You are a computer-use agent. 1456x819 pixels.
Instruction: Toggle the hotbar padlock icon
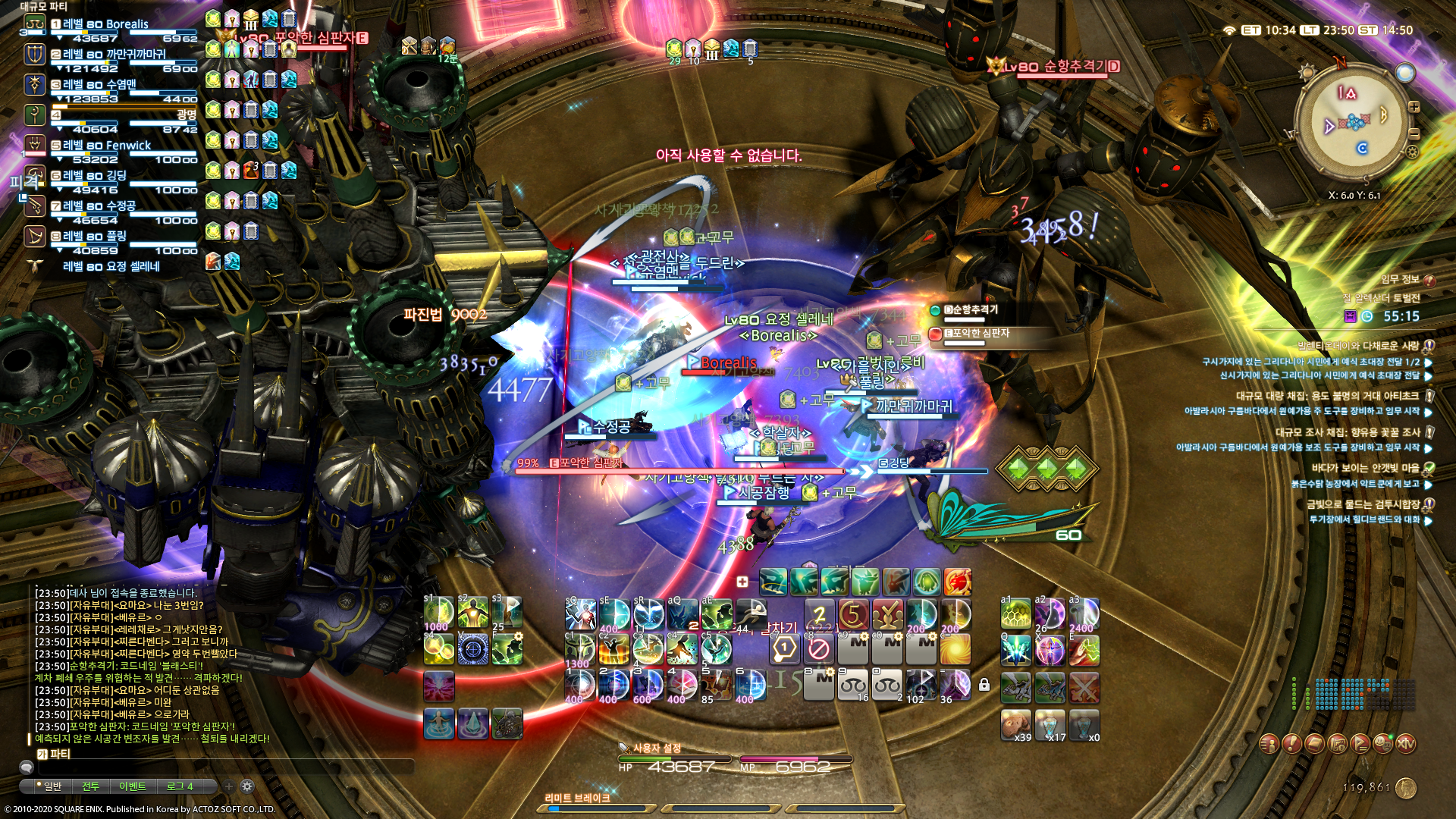[x=984, y=686]
